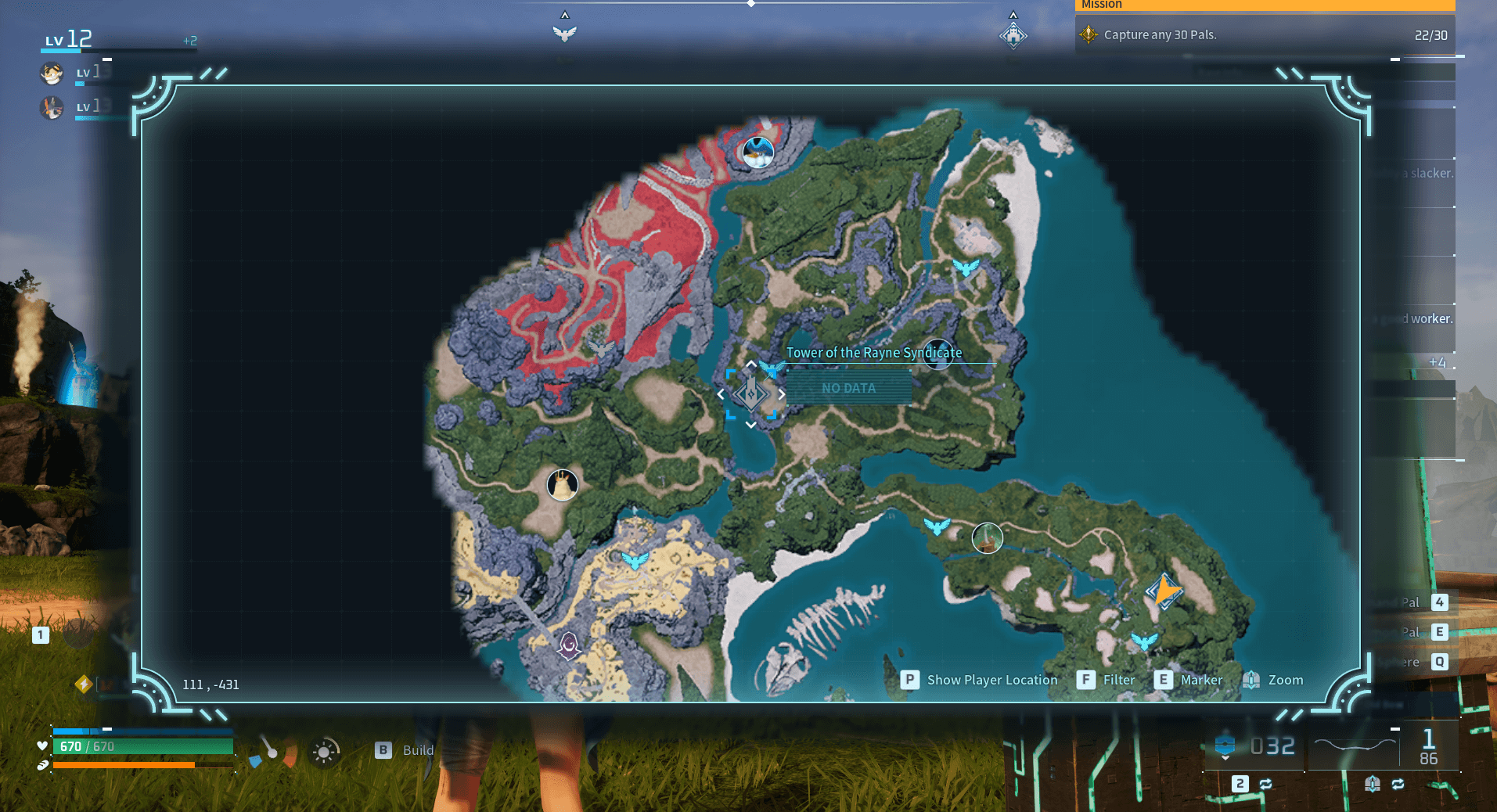Select the first party Pal portrait
1497x812 pixels.
pyautogui.click(x=52, y=74)
